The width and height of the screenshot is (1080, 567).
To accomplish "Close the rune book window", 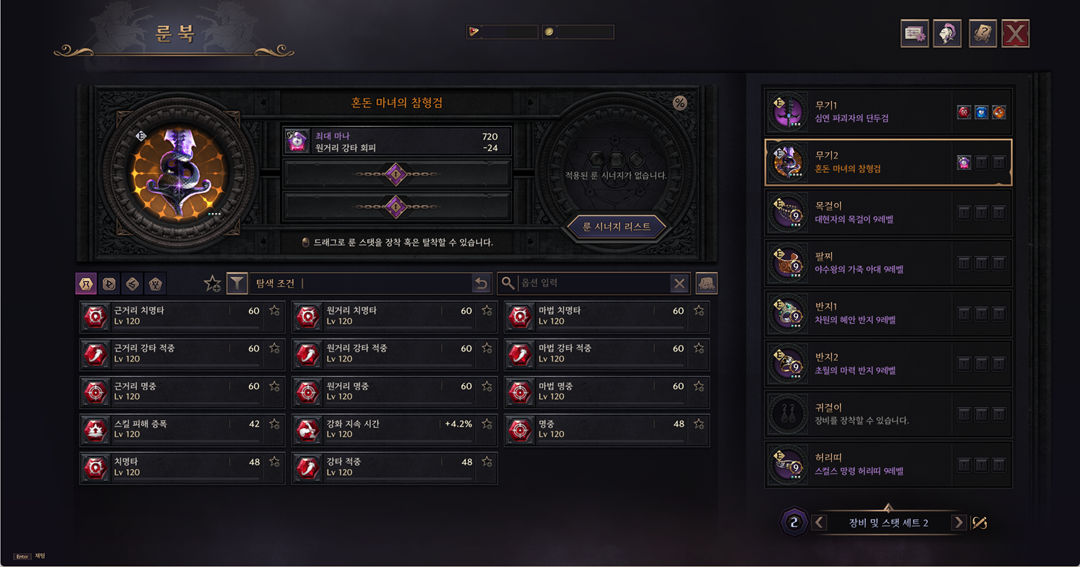I will point(1015,34).
